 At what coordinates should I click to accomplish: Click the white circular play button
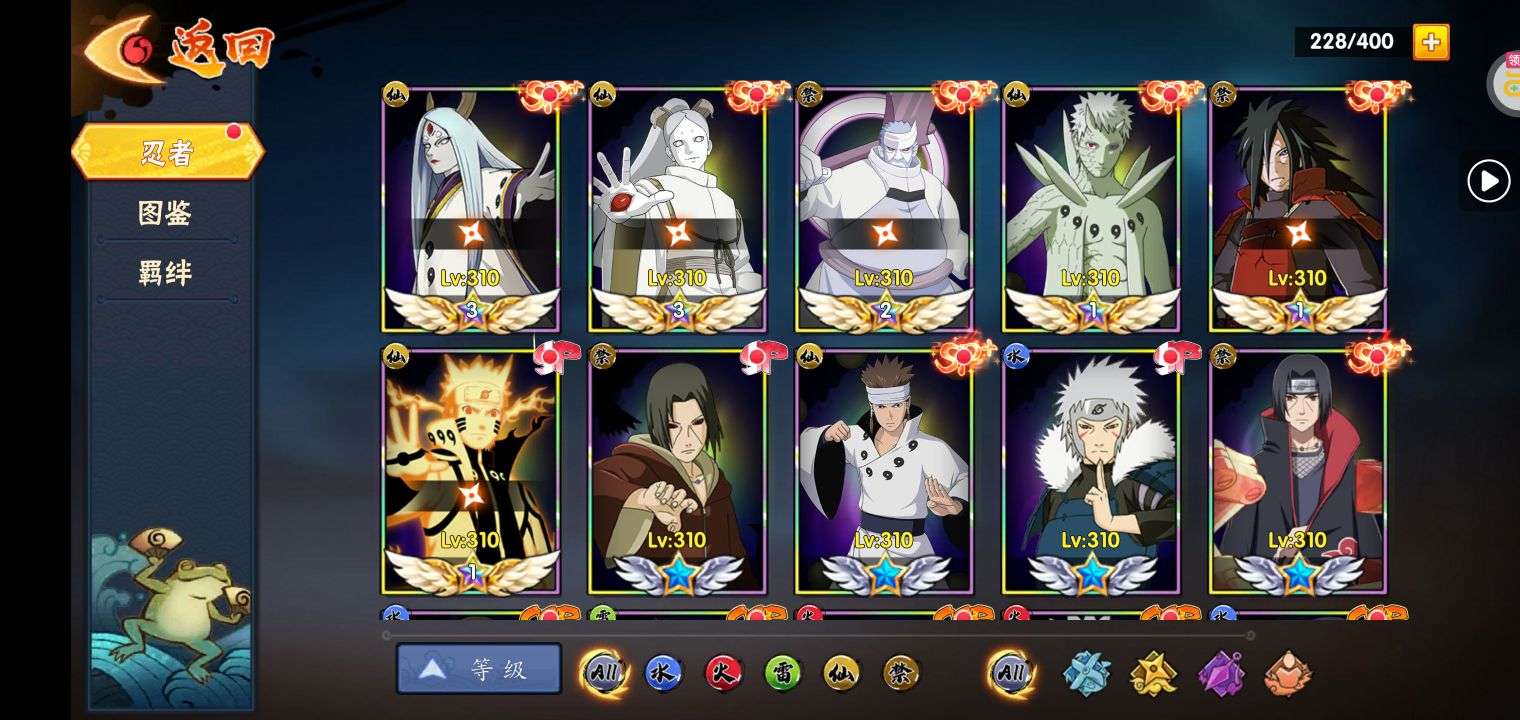(x=1488, y=181)
